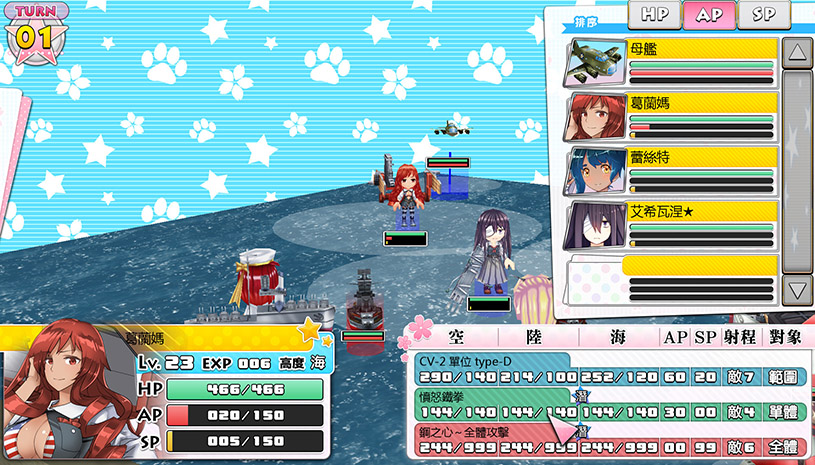Screen dimensions: 815x465
Task: Click the unit list up arrow
Action: tap(797, 53)
